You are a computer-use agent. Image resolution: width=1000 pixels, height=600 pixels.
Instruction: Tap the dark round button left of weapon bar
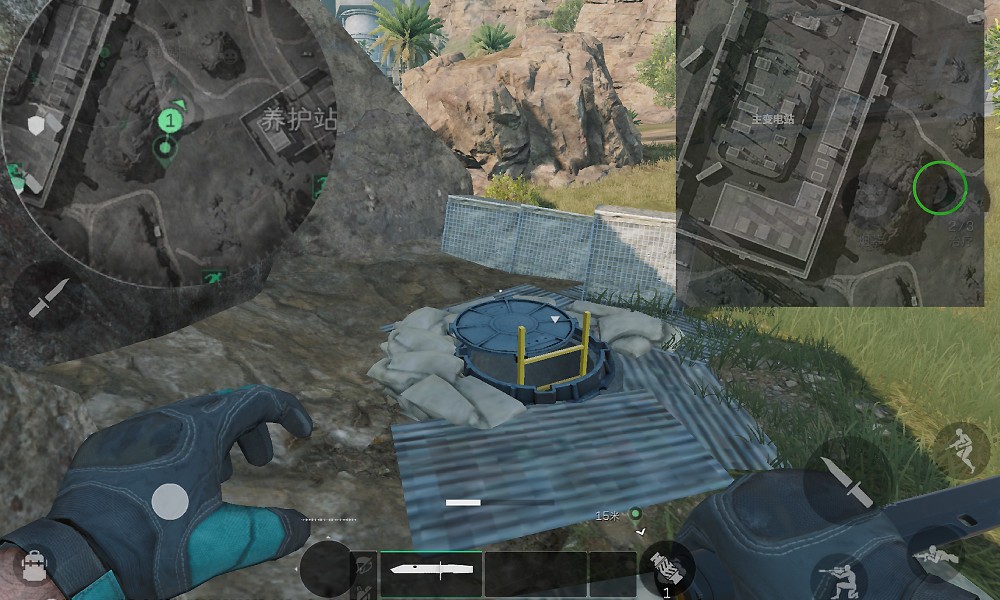[x=326, y=570]
